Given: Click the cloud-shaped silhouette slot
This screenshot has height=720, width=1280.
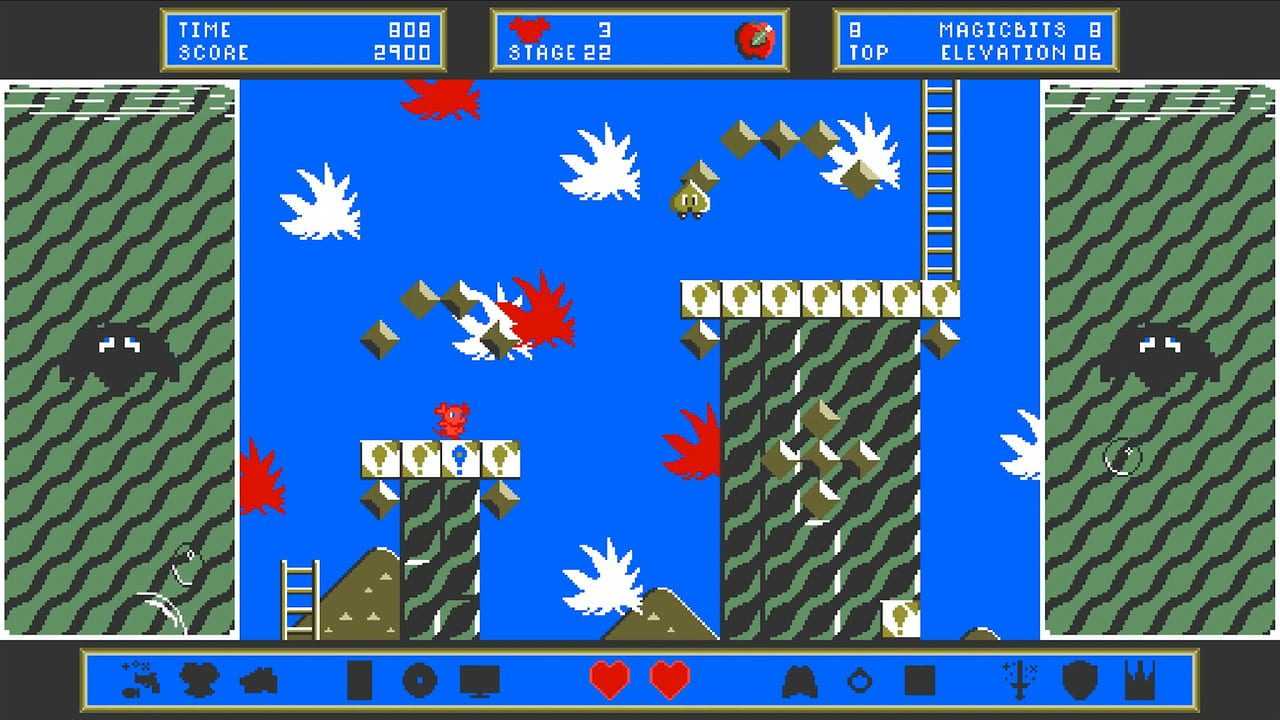Looking at the screenshot, I should tap(259, 682).
